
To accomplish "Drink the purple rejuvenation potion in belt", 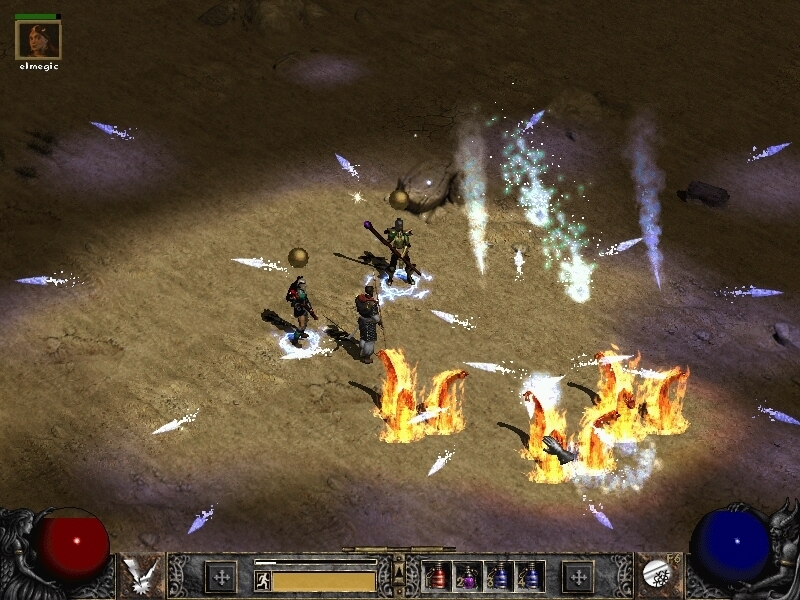I will coord(470,576).
